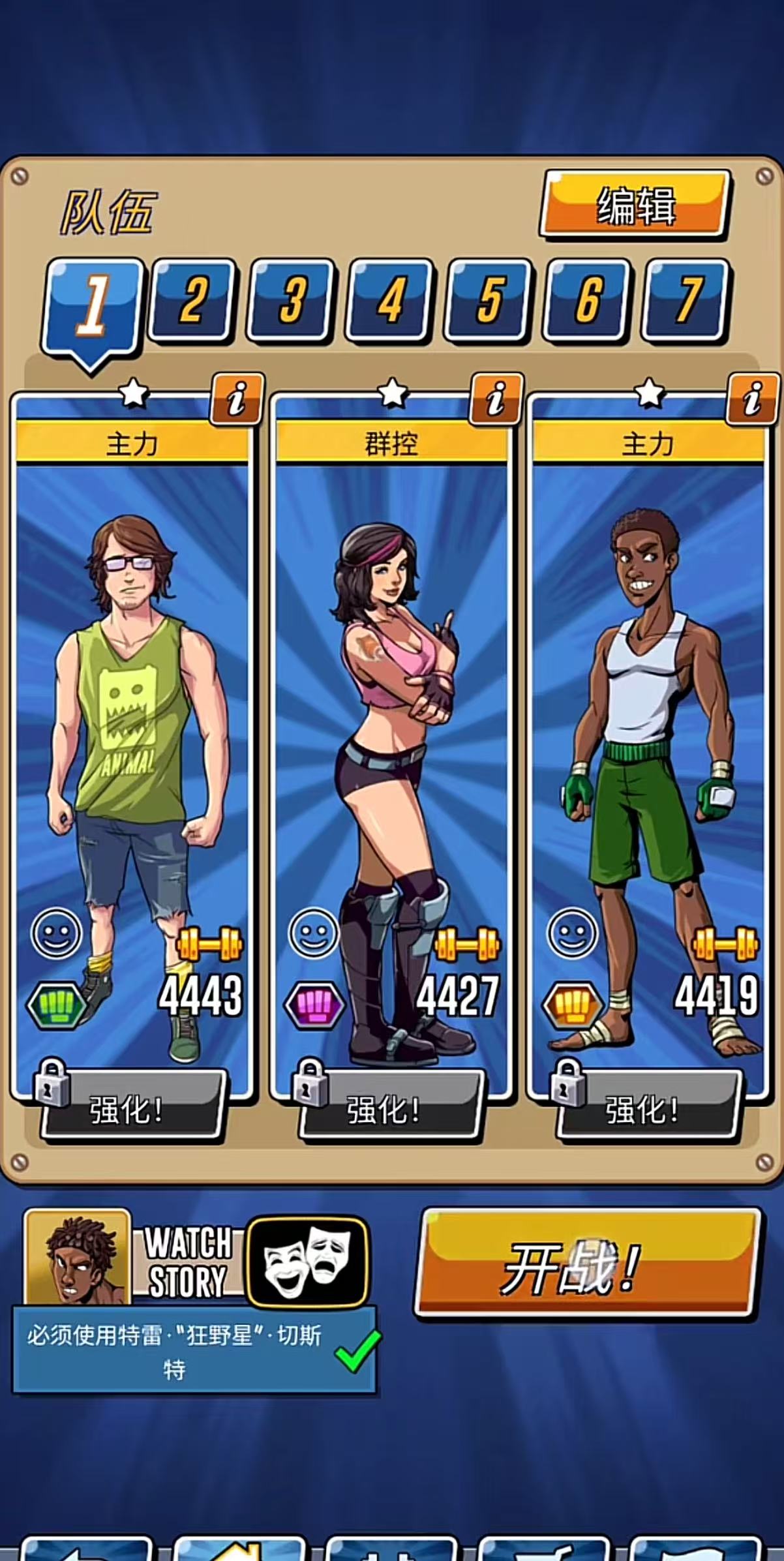
Task: Switch to team slot 6
Action: pos(588,299)
